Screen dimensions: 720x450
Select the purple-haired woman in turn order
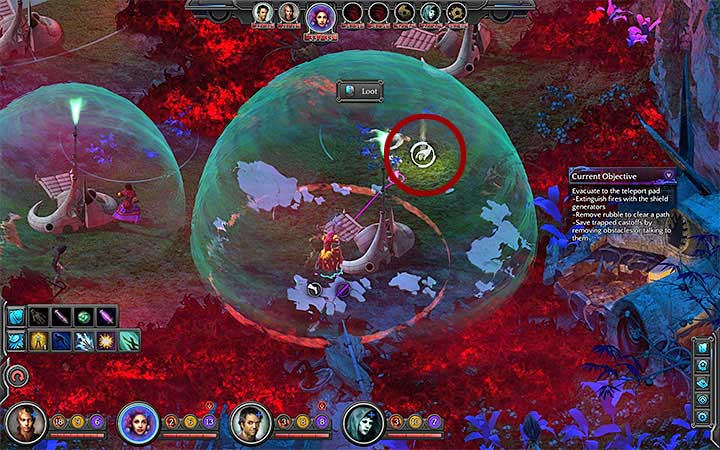tap(320, 16)
